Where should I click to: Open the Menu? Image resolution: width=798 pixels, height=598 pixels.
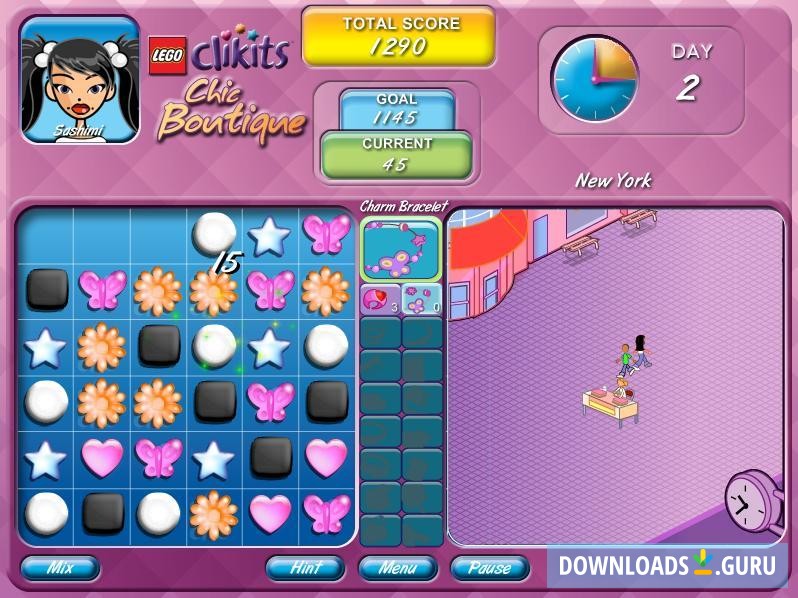397,568
